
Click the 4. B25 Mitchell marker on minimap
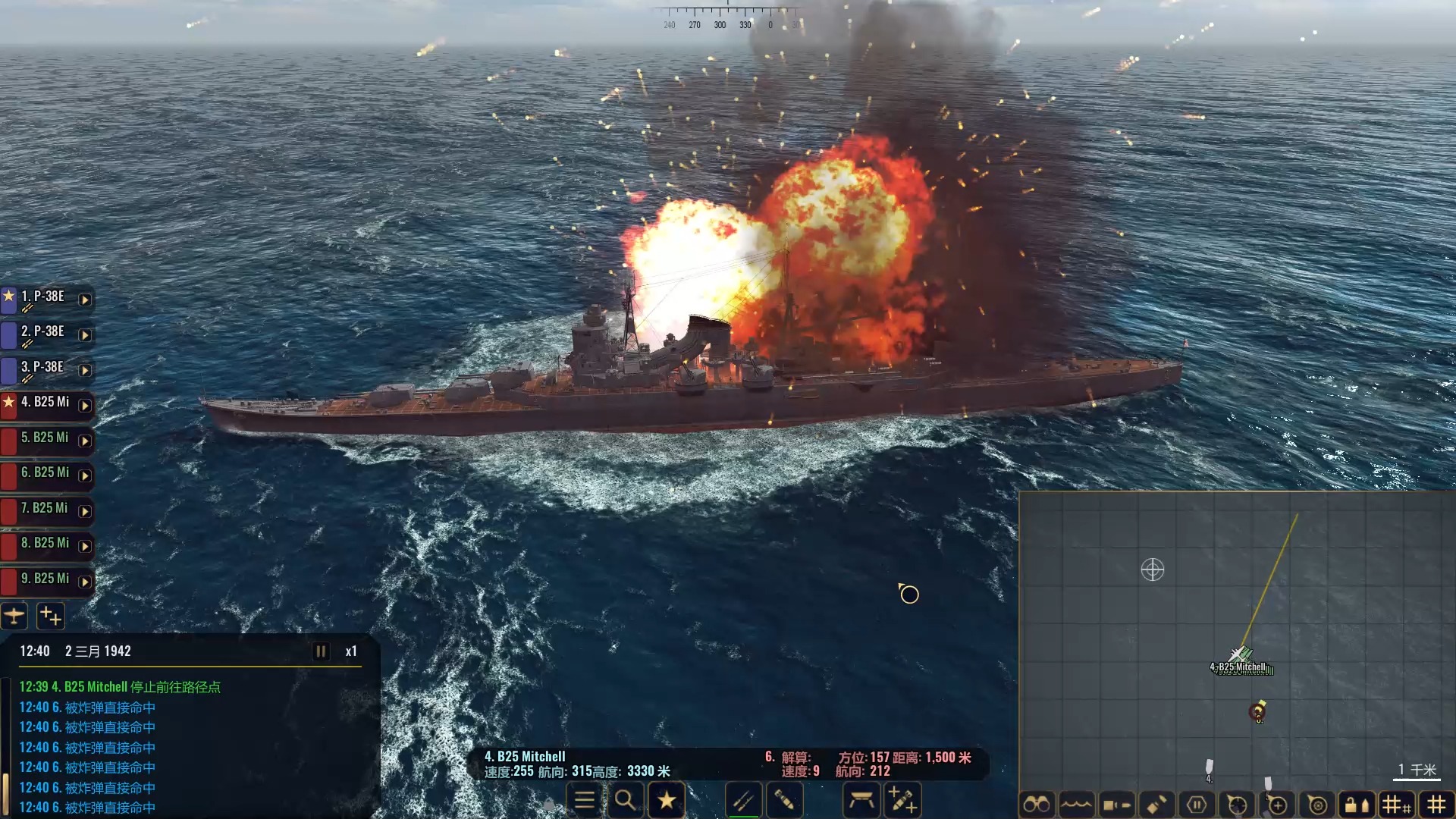[x=1241, y=655]
